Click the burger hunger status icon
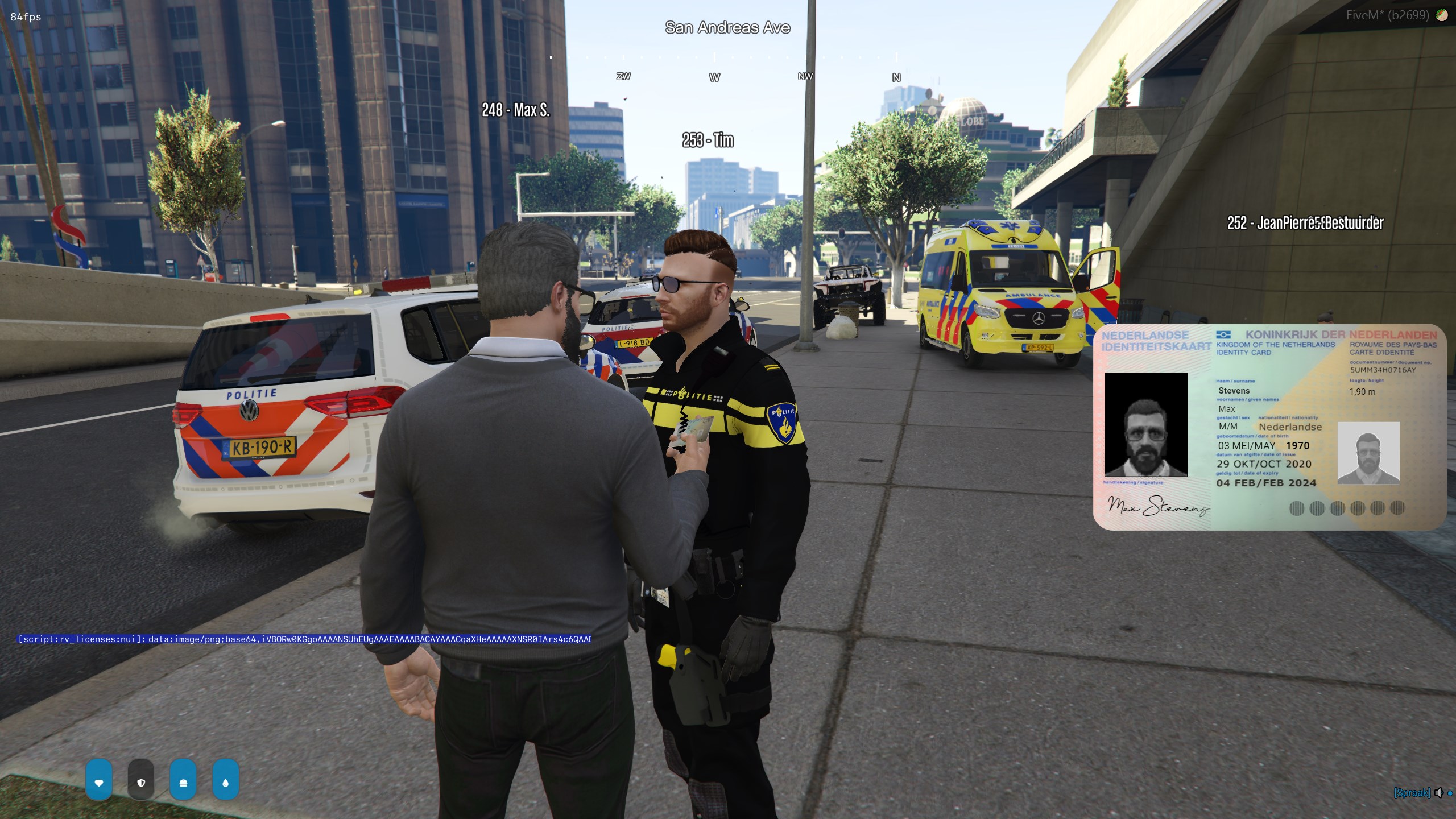 tap(183, 782)
